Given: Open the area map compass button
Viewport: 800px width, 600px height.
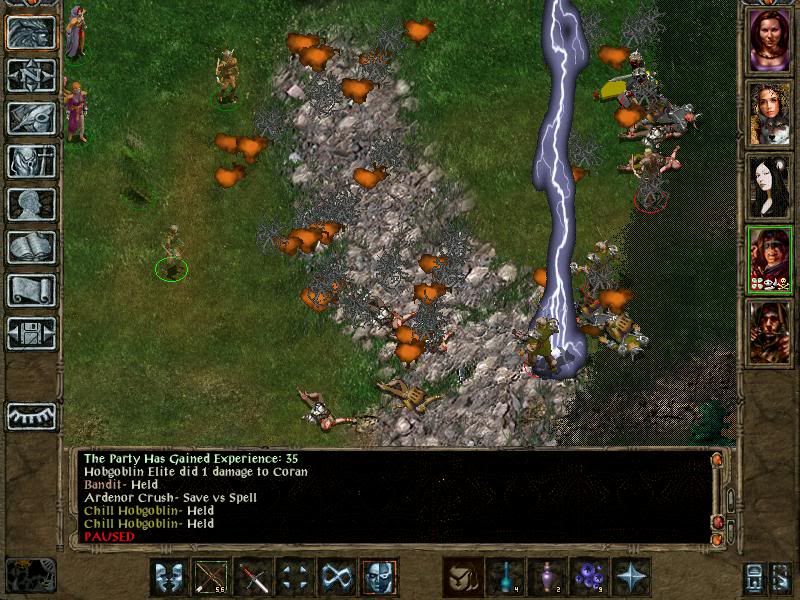Looking at the screenshot, I should 31,75.
